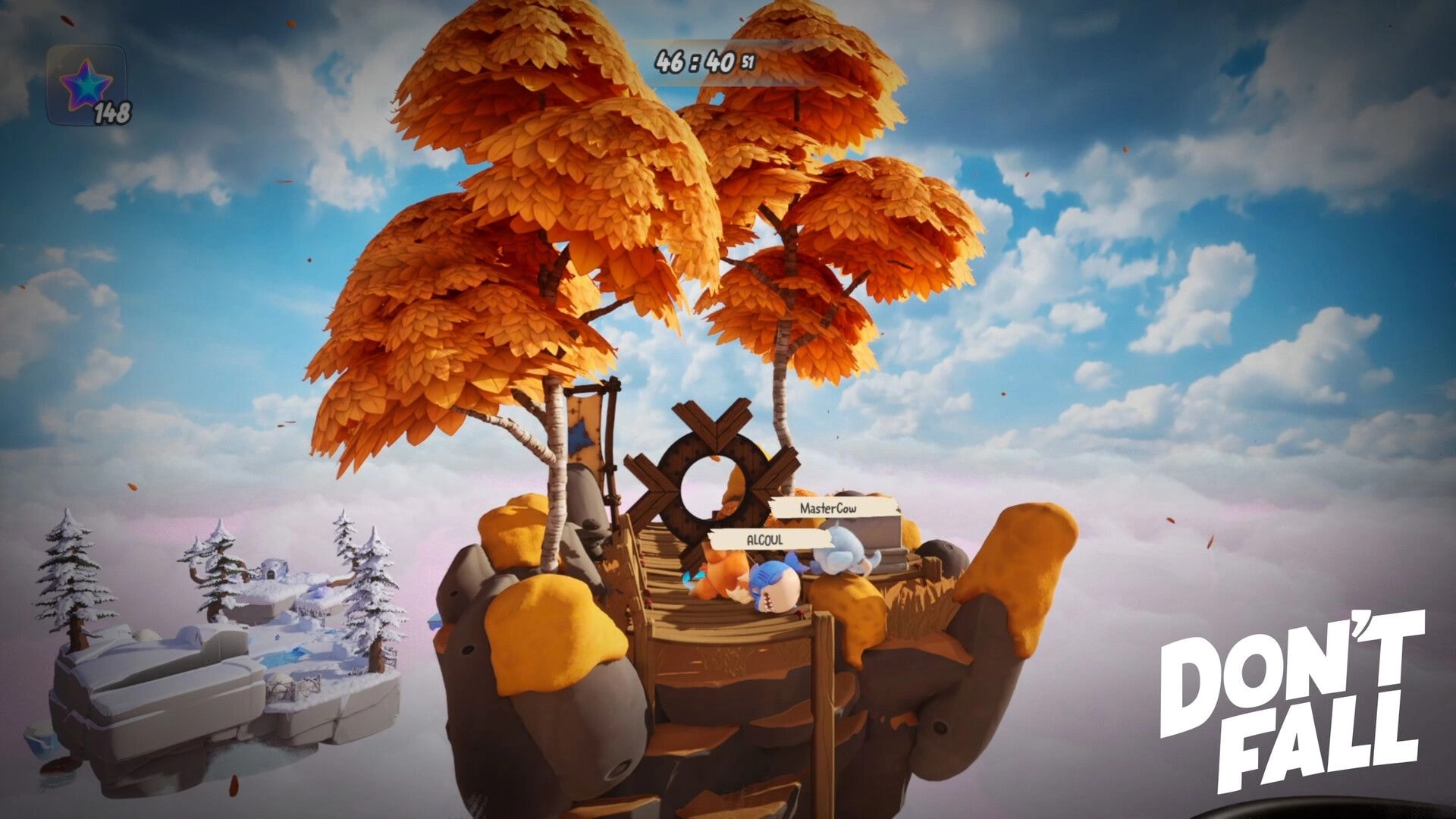Click the rainbow star collectible icon
The image size is (1456, 819).
(x=85, y=82)
